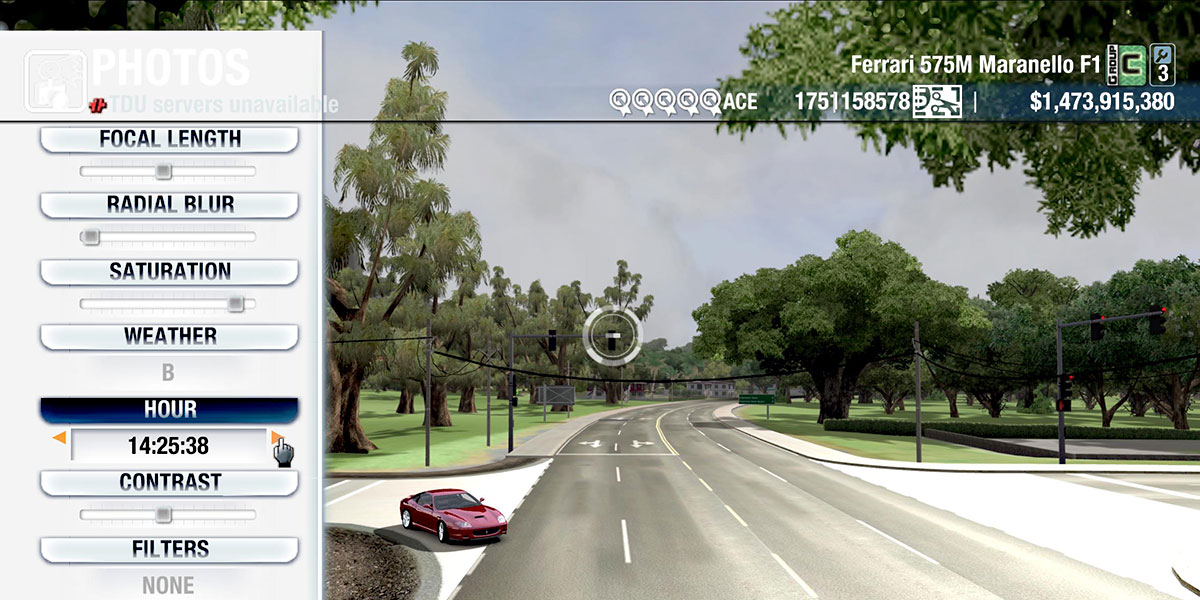Select the Radial Blur option

[x=169, y=204]
